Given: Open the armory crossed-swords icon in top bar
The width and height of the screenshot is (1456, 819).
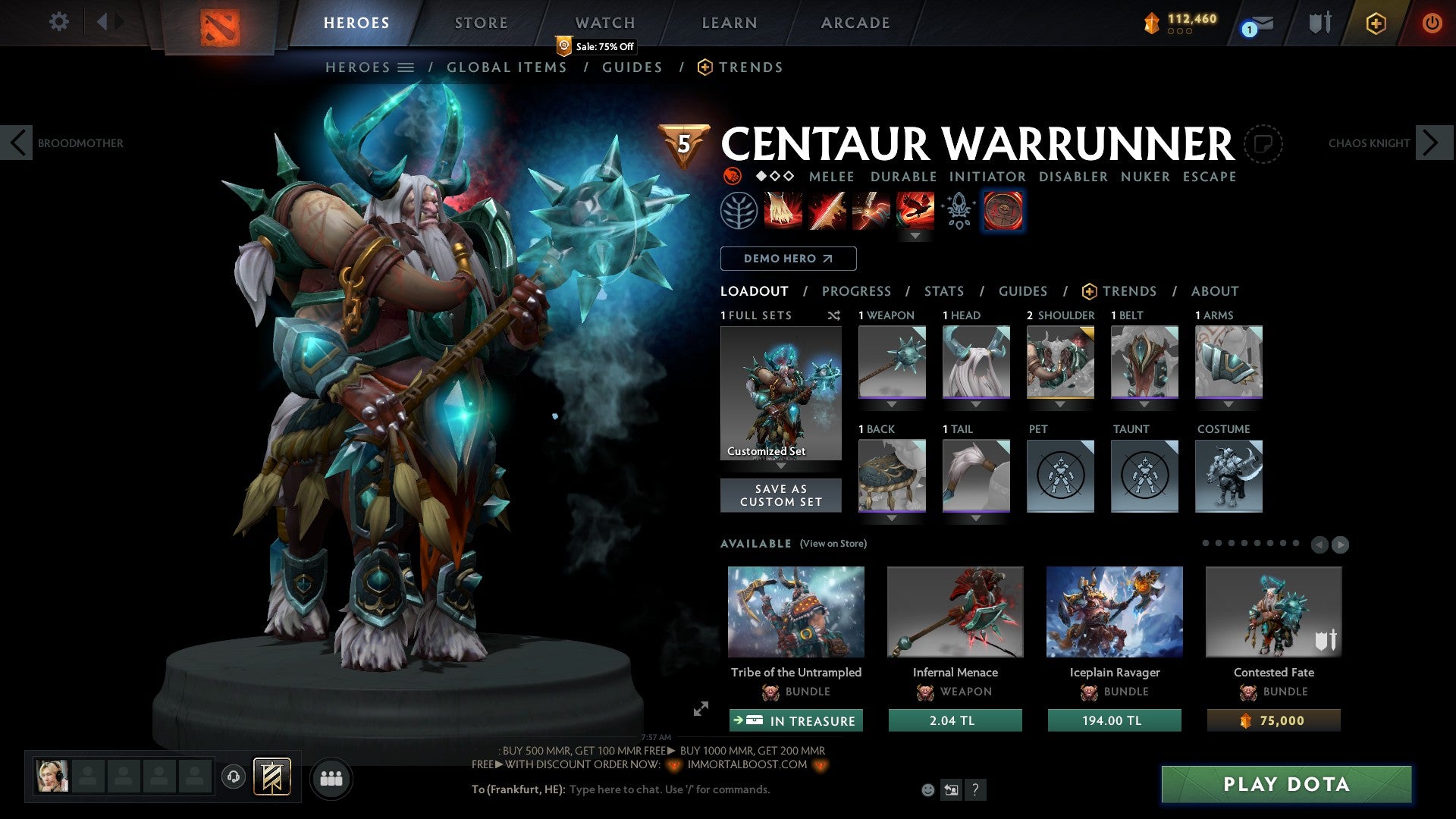Looking at the screenshot, I should 1318,22.
